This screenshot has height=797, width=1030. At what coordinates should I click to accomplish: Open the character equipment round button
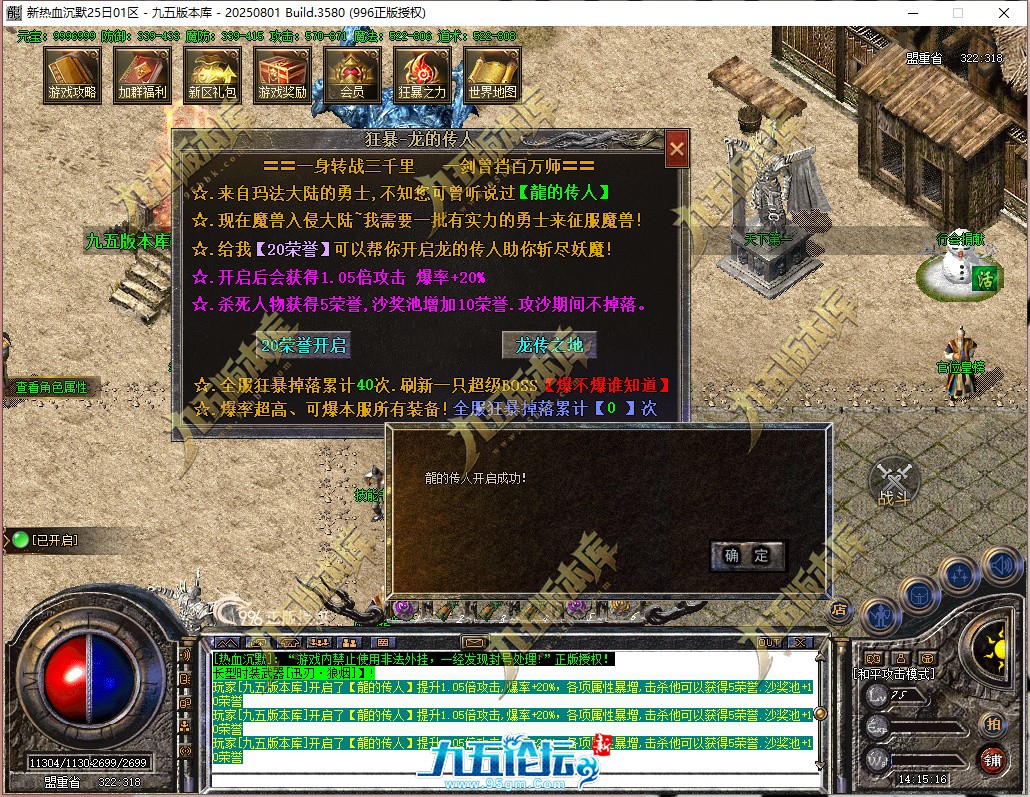pyautogui.click(x=879, y=616)
